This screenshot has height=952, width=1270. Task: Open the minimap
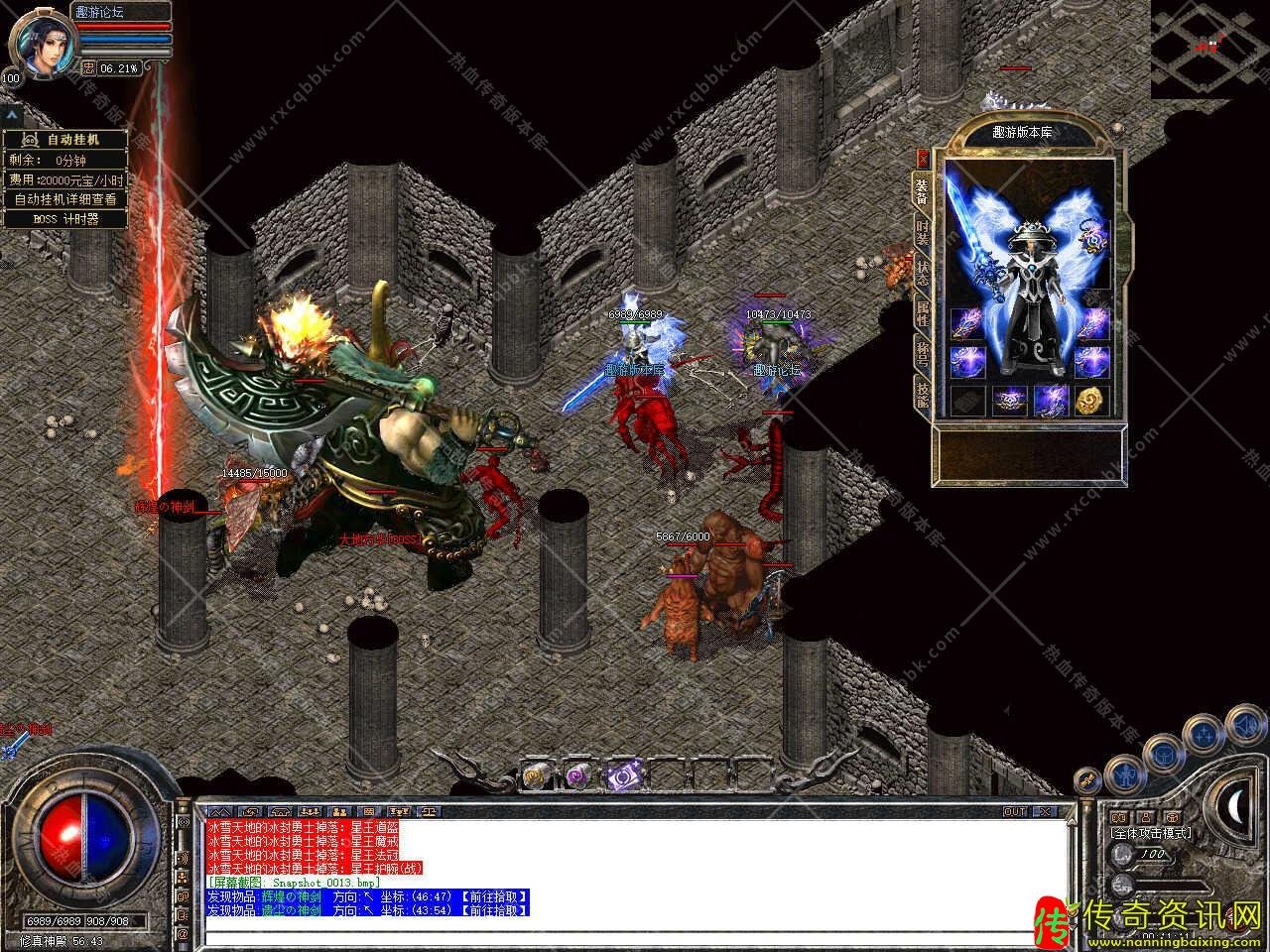tap(1209, 48)
